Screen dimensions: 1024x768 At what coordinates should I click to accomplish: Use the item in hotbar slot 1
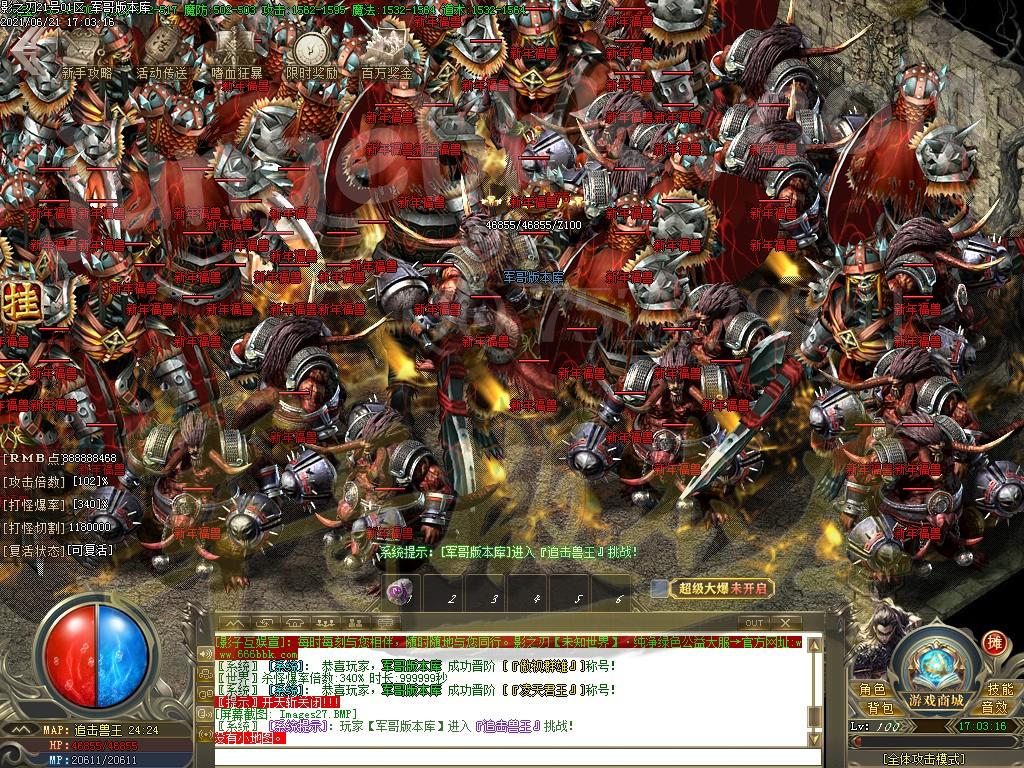(x=397, y=592)
